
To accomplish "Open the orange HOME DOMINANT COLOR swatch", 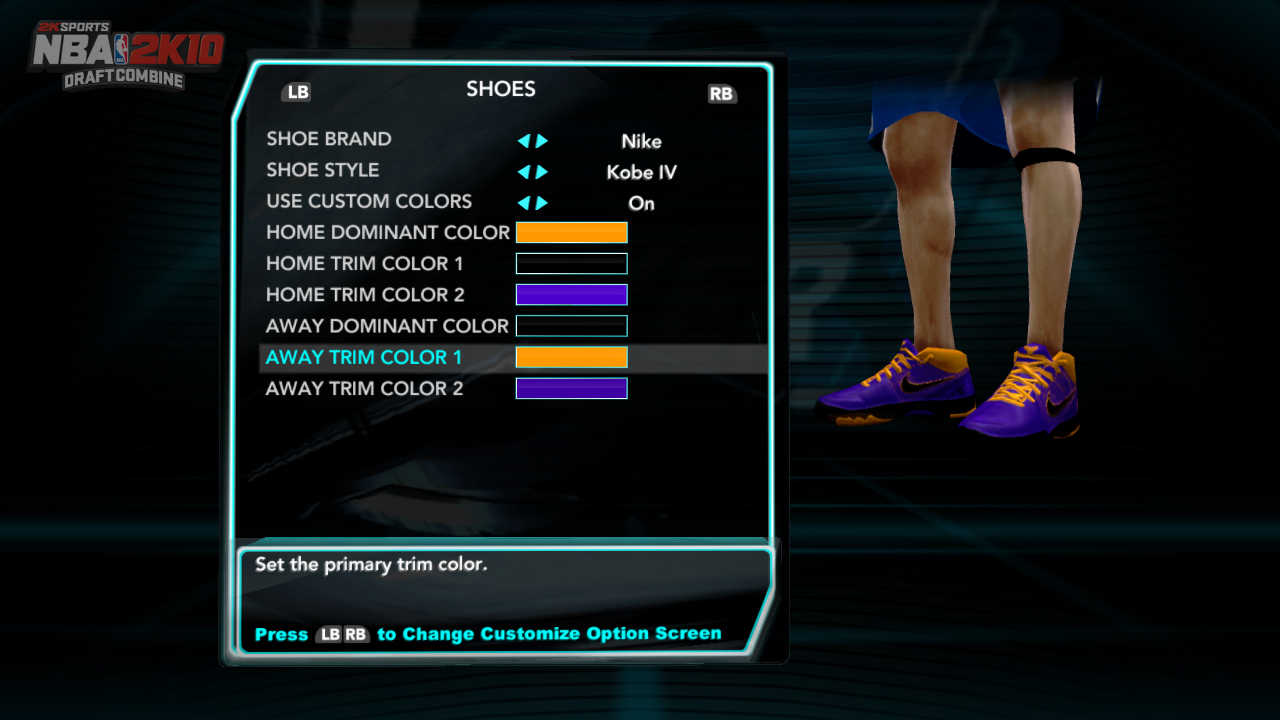I will point(571,232).
